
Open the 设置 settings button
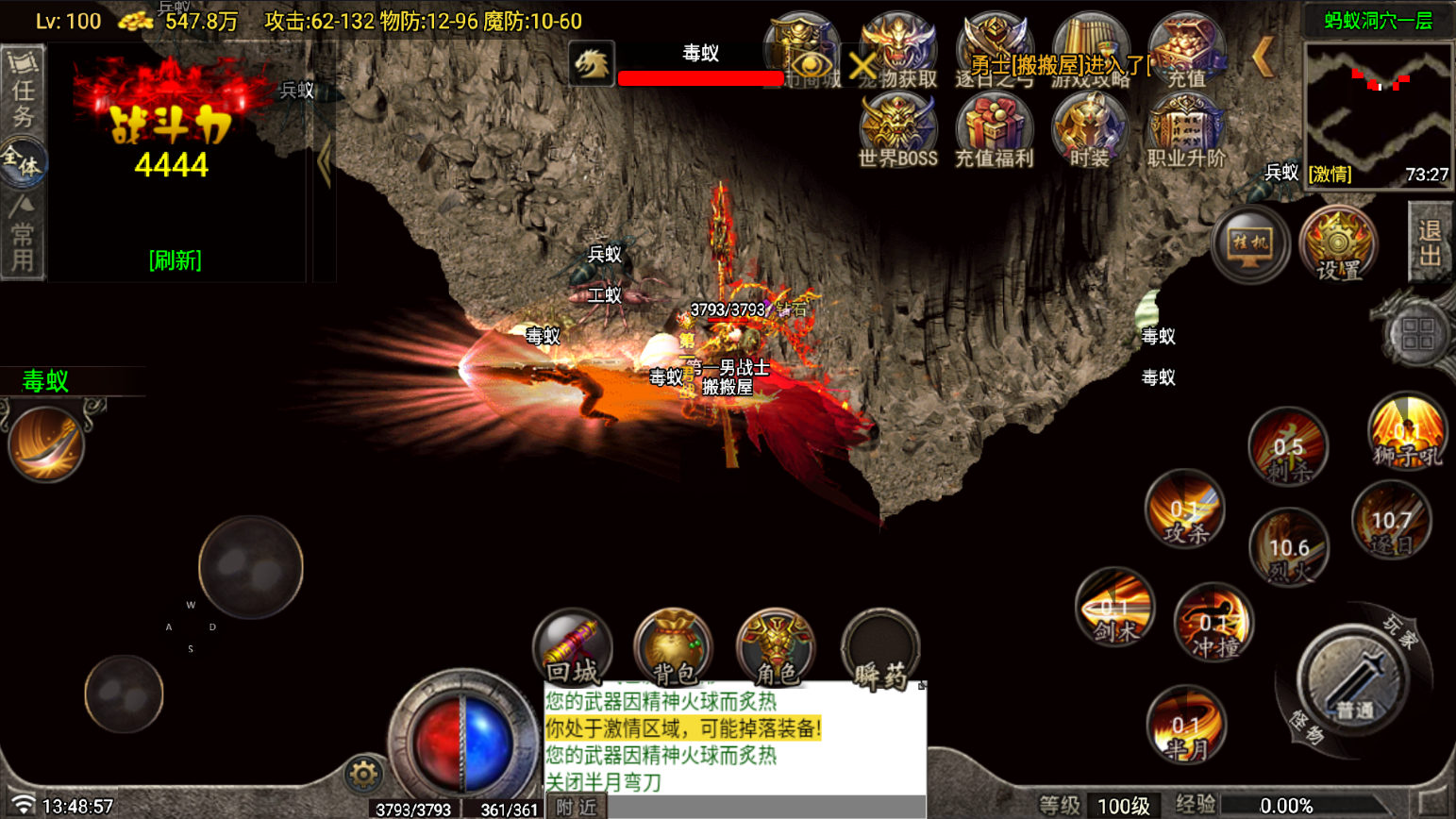(1338, 244)
